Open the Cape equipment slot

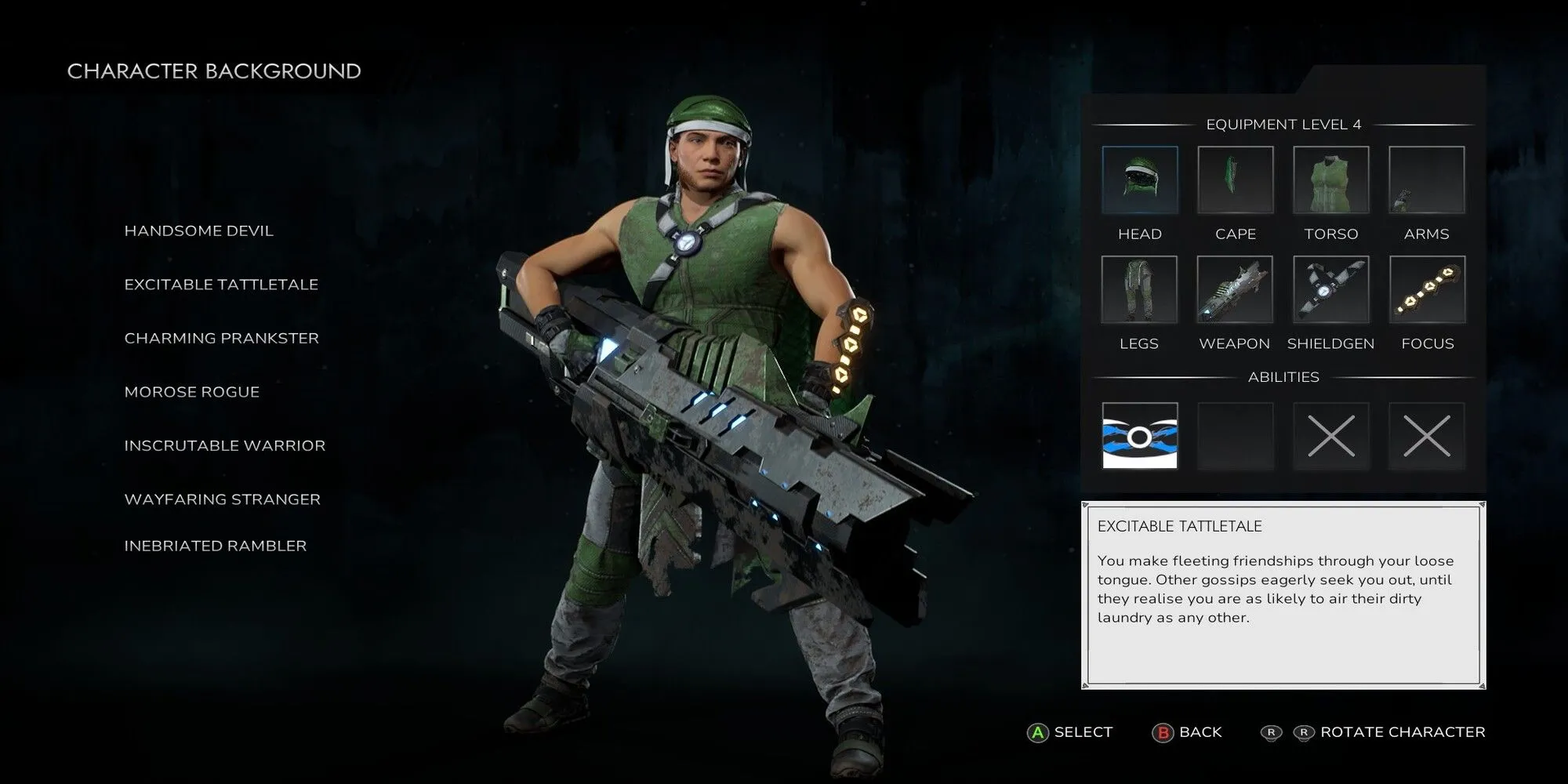point(1235,180)
